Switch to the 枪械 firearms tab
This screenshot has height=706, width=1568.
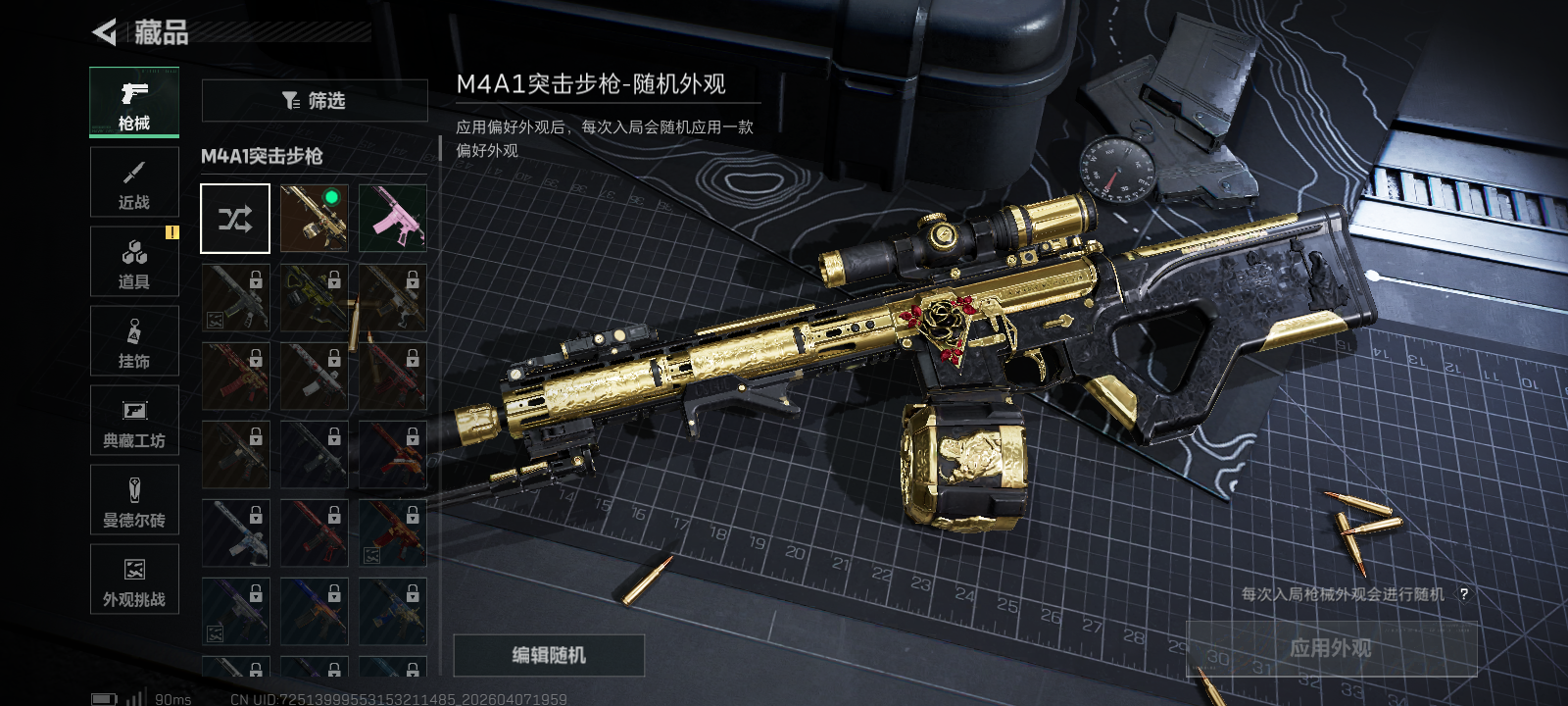tap(134, 102)
